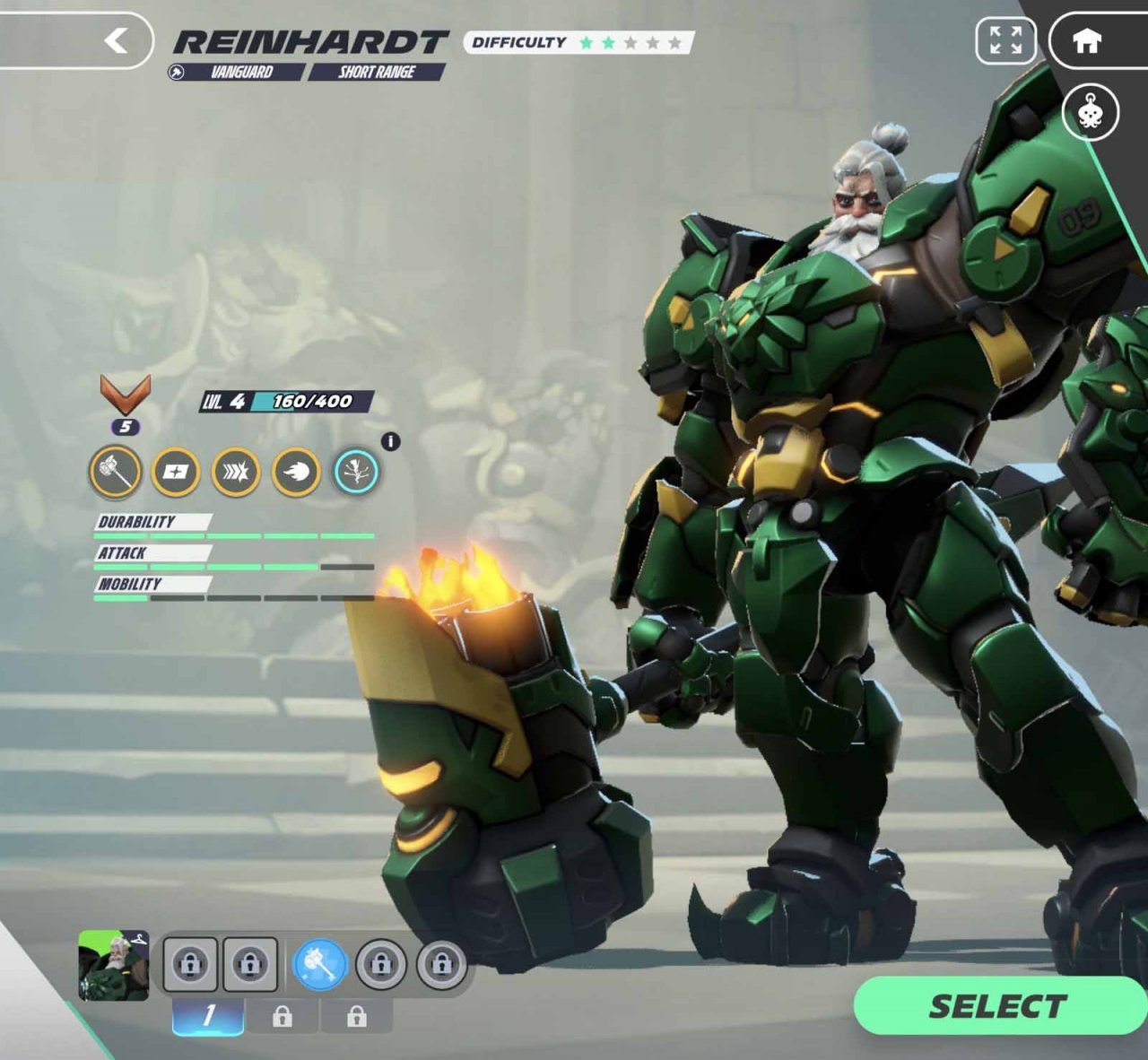Open the Short Range tag under hero name

click(377, 74)
